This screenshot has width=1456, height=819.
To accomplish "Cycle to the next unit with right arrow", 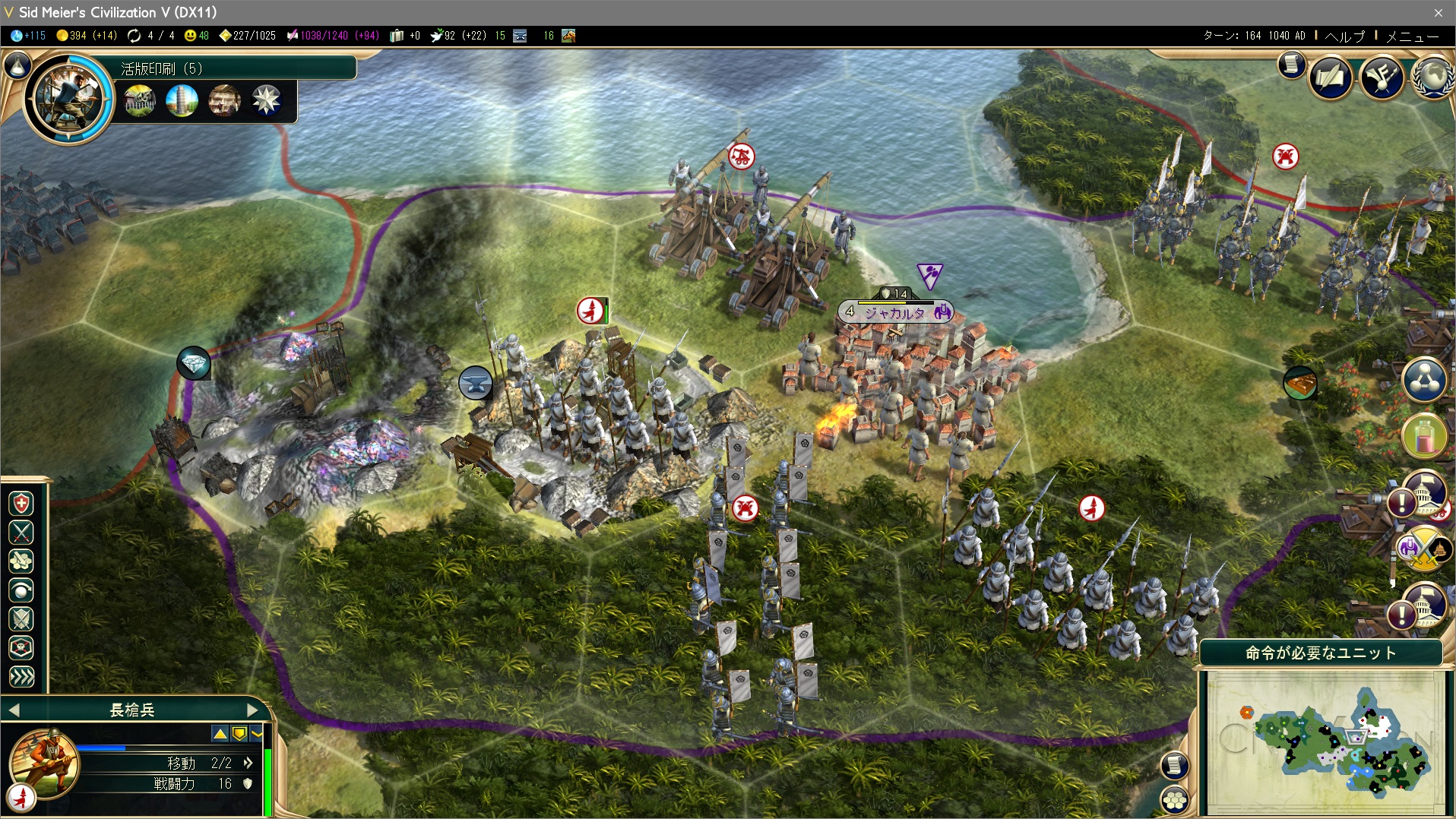I will 253,710.
